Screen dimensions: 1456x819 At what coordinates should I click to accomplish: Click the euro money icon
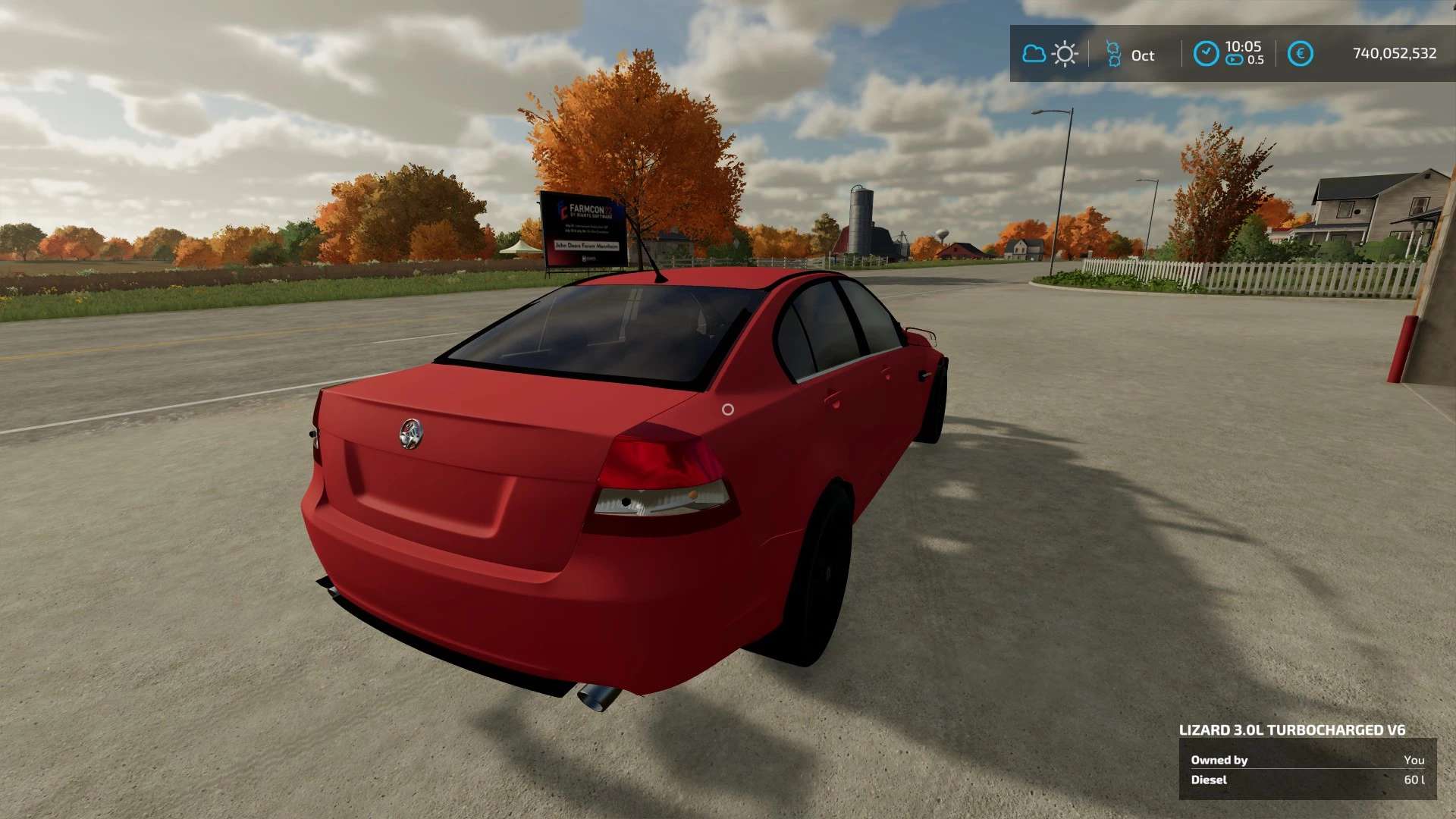(1300, 54)
